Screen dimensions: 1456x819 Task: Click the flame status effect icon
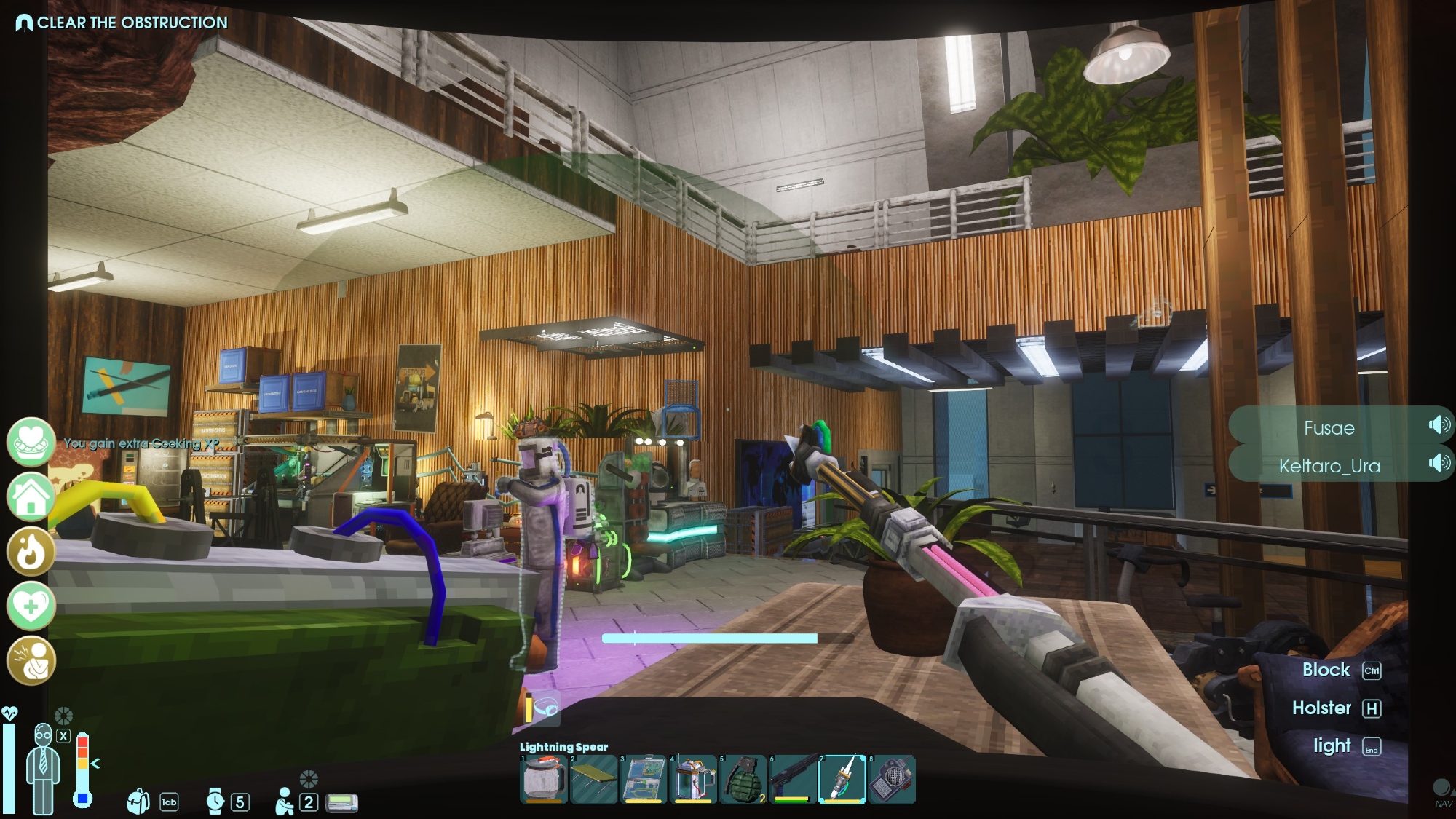coord(31,551)
